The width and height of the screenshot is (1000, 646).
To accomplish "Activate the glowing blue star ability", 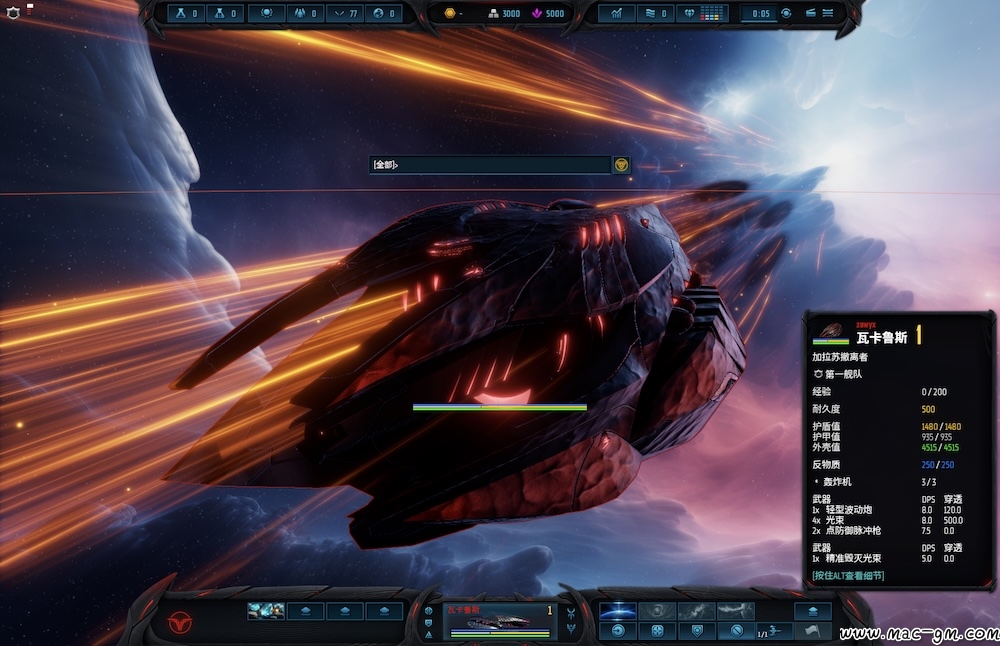I will pyautogui.click(x=617, y=610).
